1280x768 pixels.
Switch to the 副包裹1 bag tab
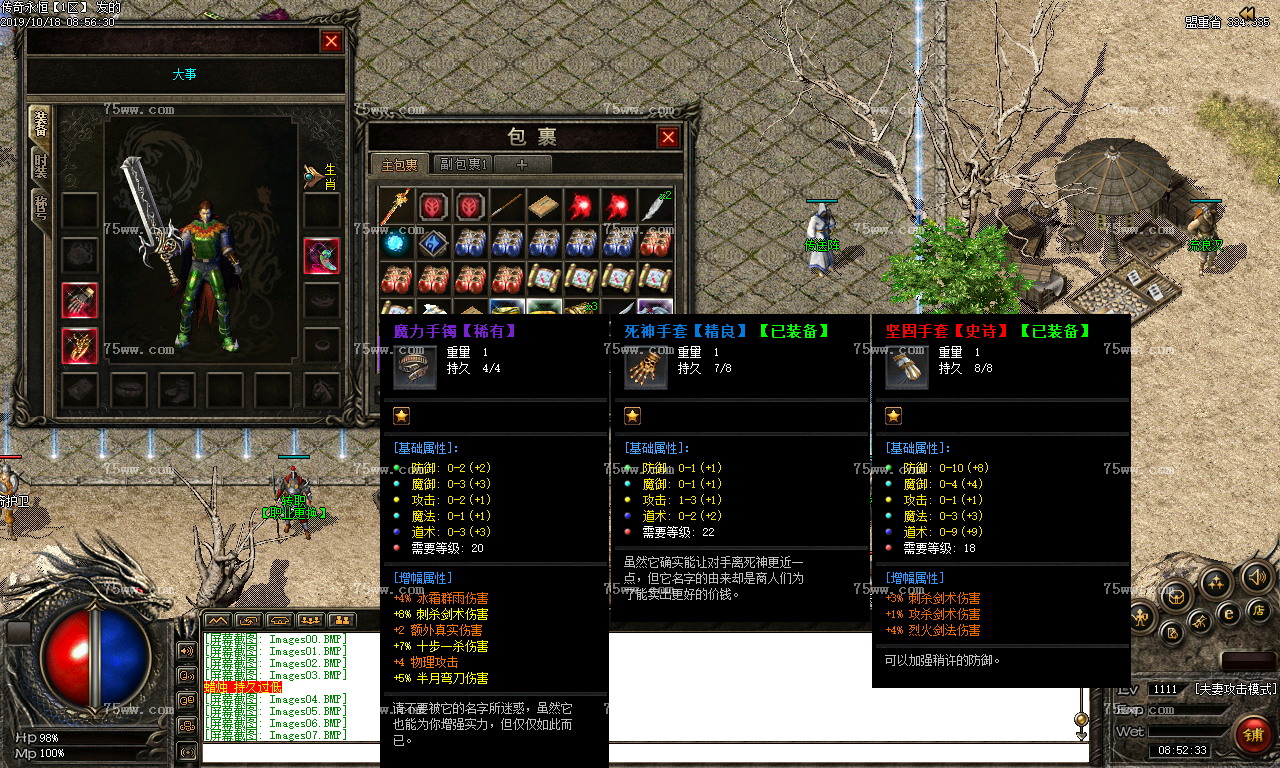[463, 164]
